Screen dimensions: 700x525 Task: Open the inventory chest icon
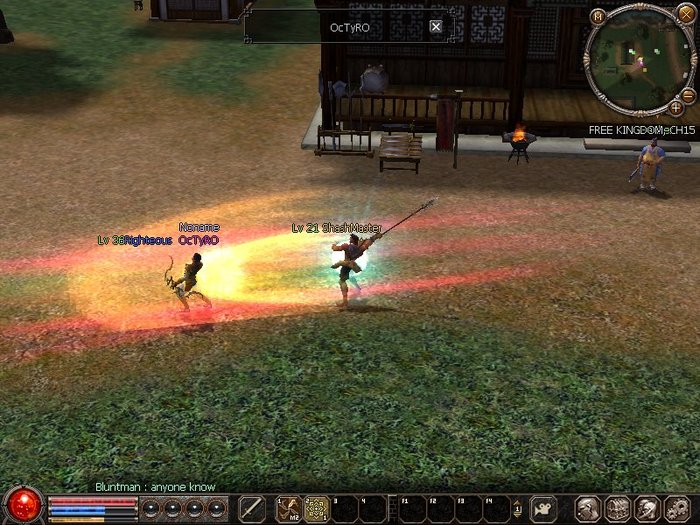[x=617, y=508]
